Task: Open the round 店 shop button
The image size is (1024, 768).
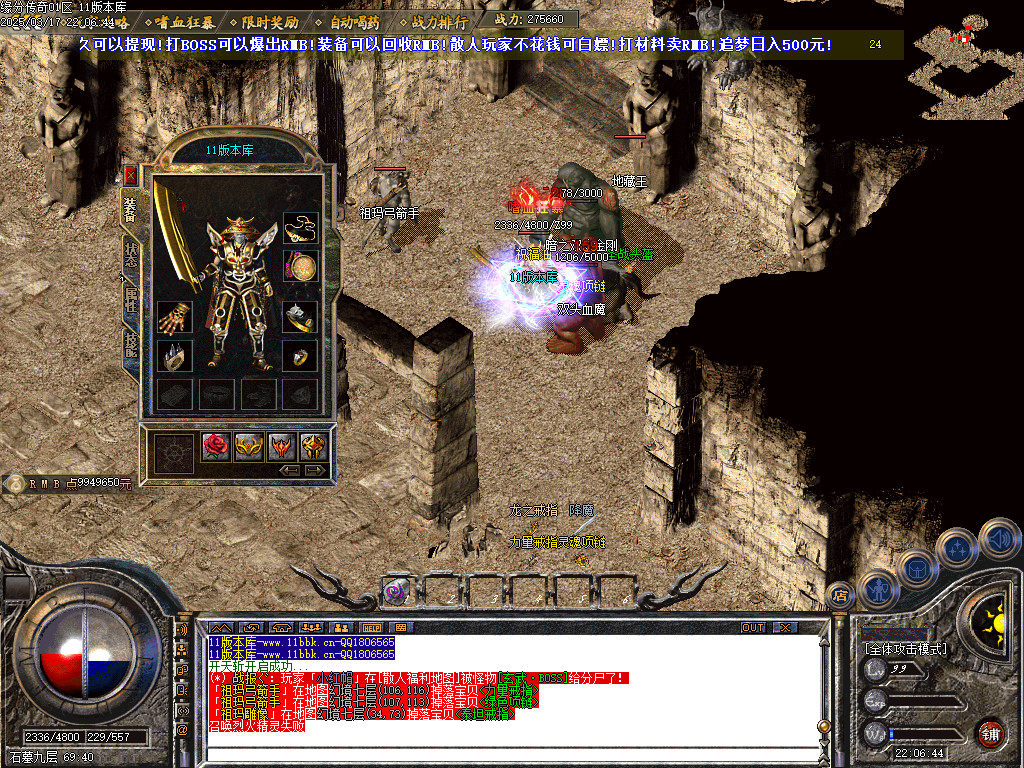Action: [x=840, y=595]
